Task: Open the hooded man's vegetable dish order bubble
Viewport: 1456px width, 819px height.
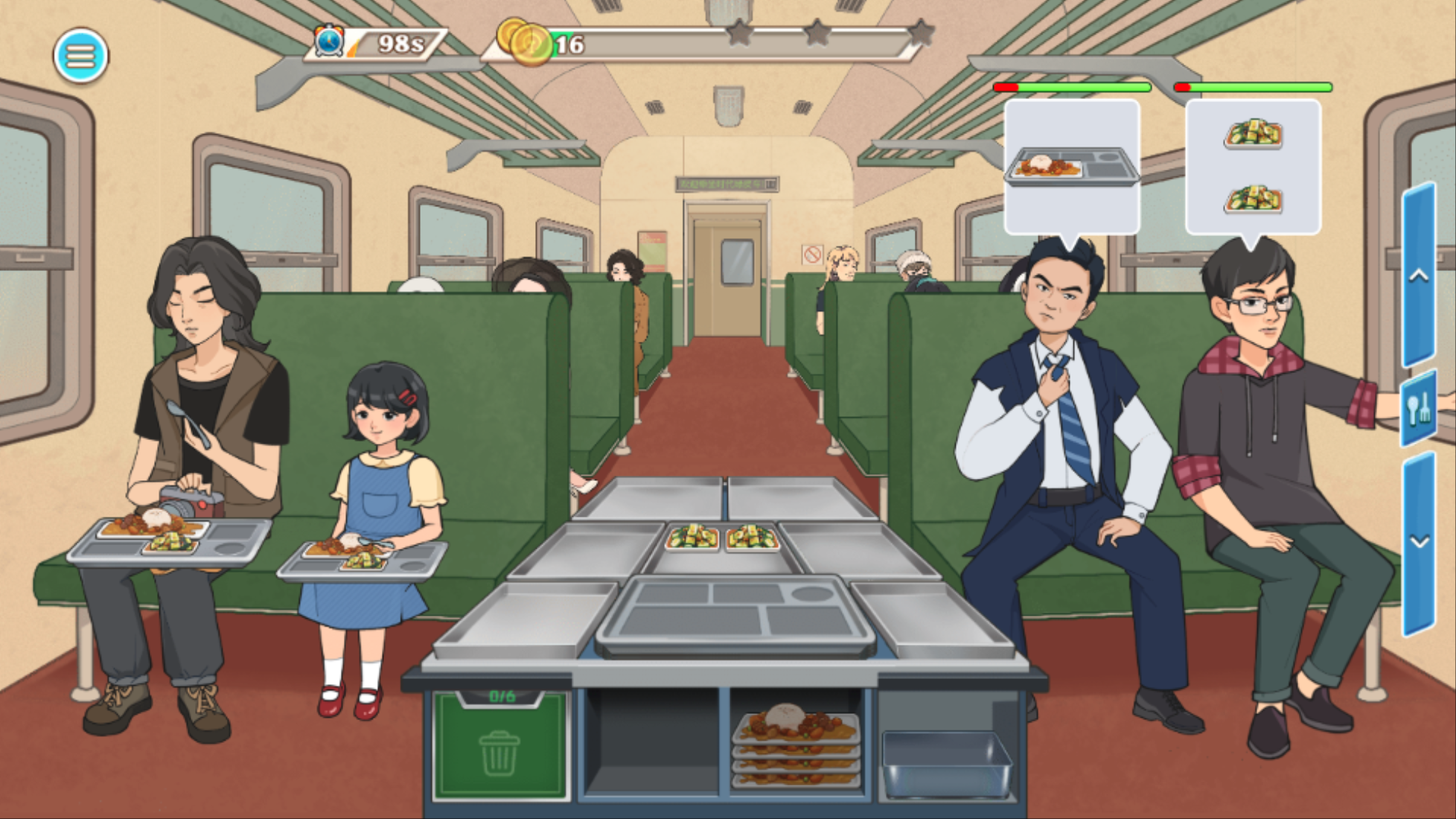Action: (1253, 168)
